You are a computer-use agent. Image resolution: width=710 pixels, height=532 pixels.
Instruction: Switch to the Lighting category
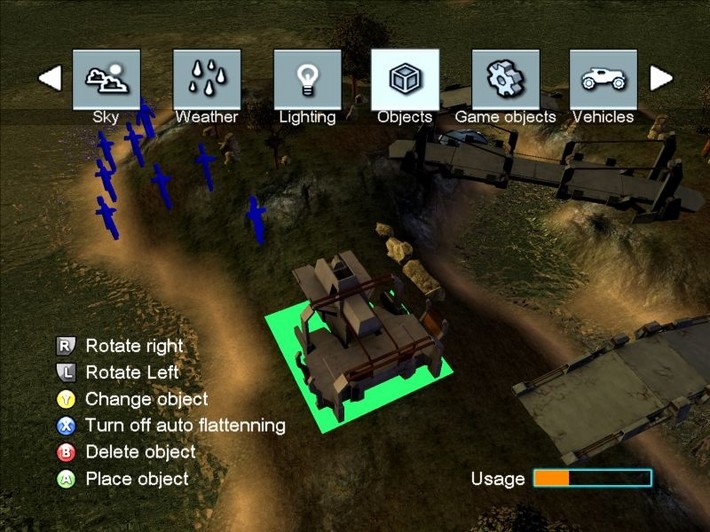point(307,80)
